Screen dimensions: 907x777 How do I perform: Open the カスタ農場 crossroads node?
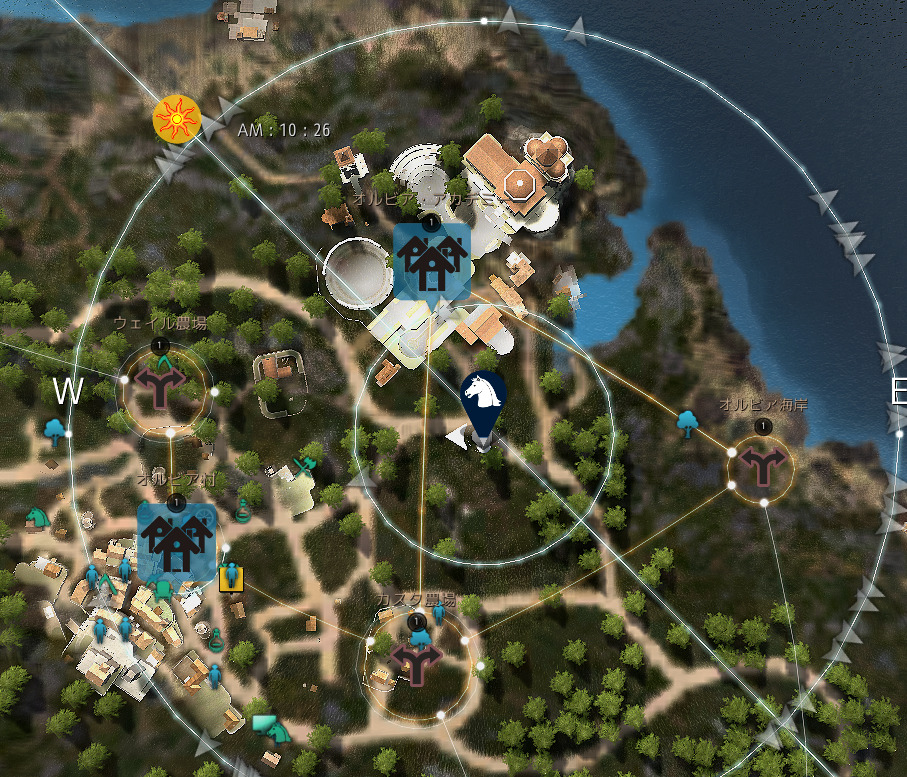(416, 661)
